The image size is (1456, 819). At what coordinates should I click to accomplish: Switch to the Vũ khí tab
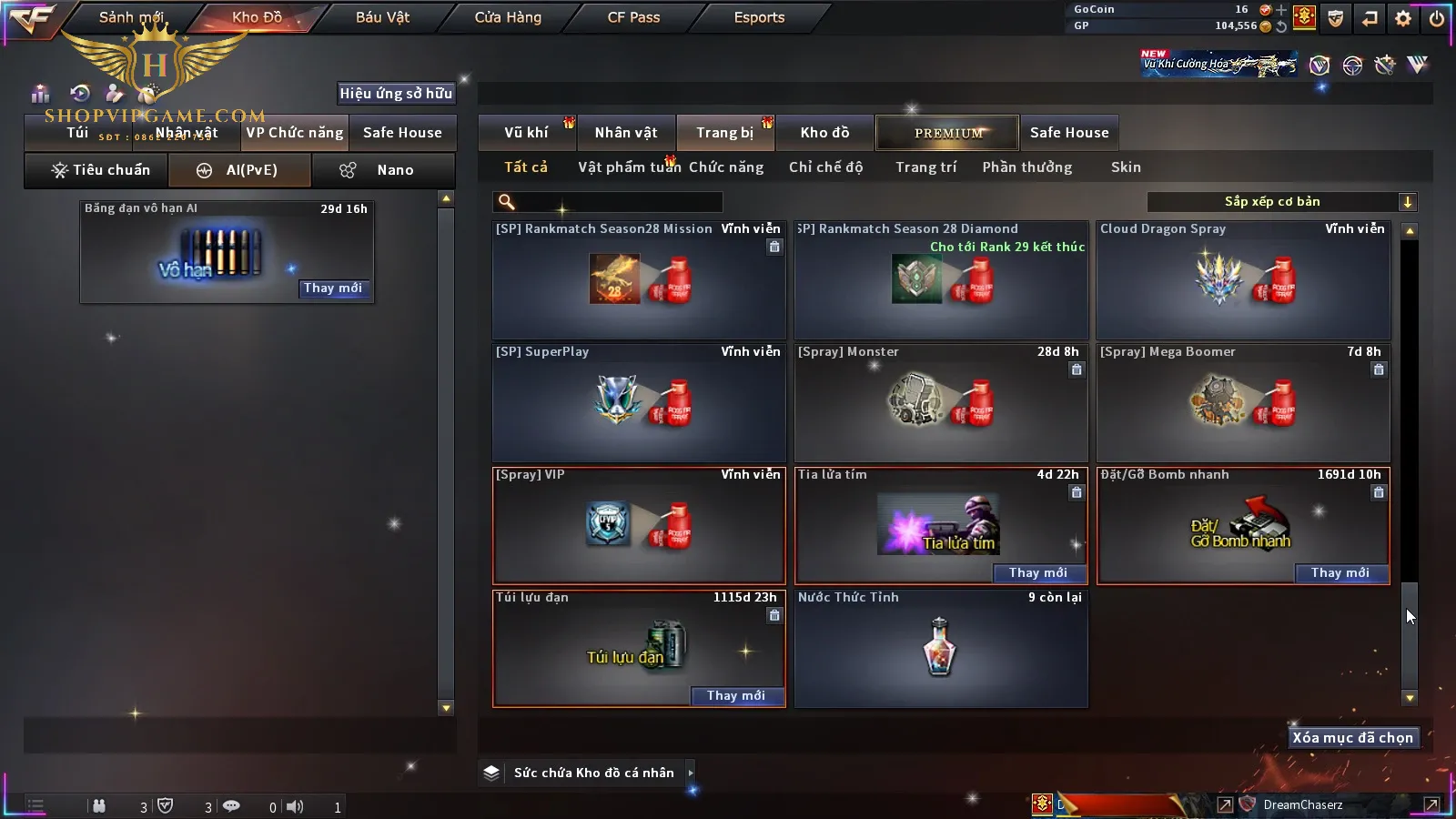tap(526, 133)
